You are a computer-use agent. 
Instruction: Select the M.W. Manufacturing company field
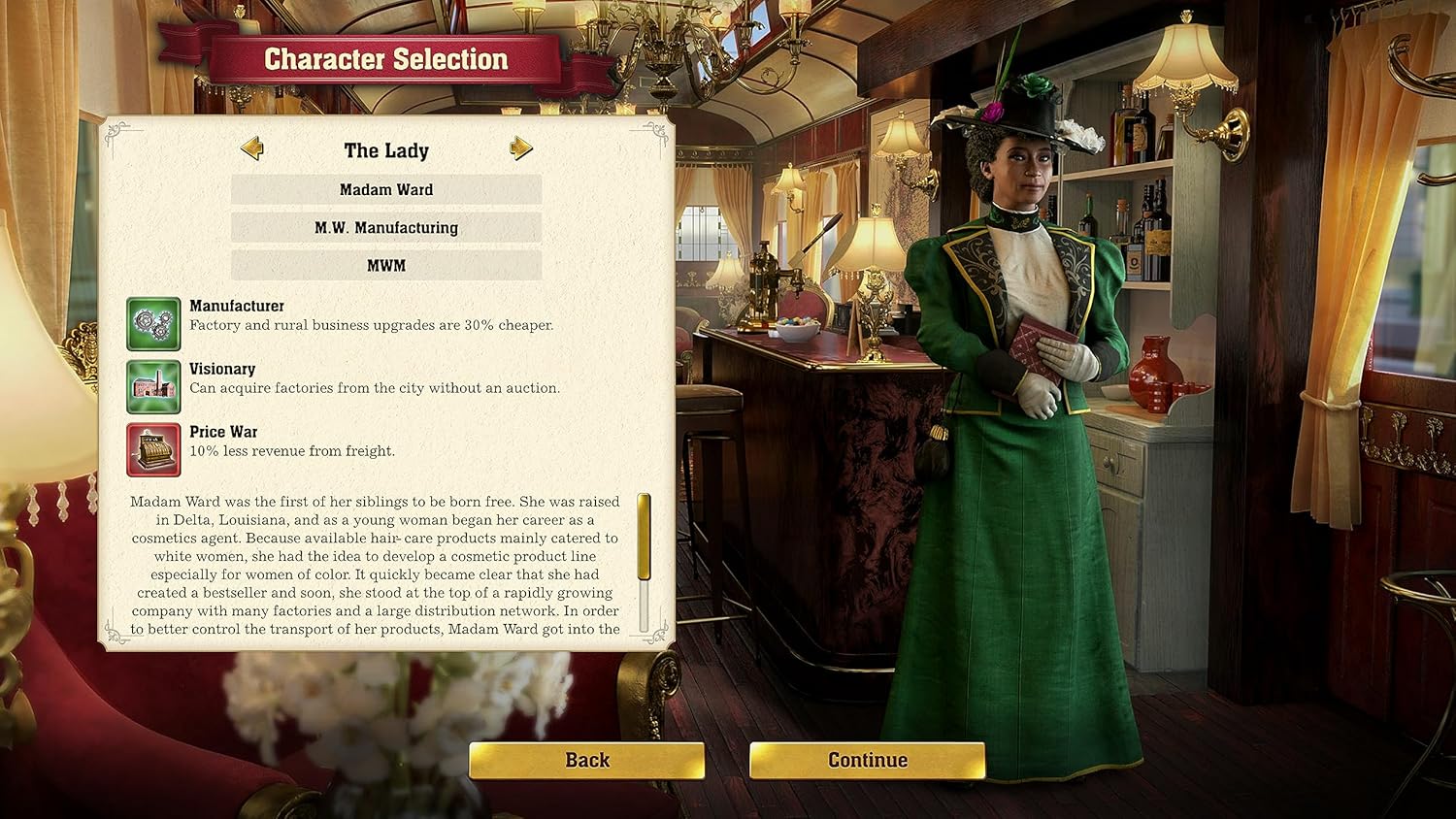tap(385, 227)
